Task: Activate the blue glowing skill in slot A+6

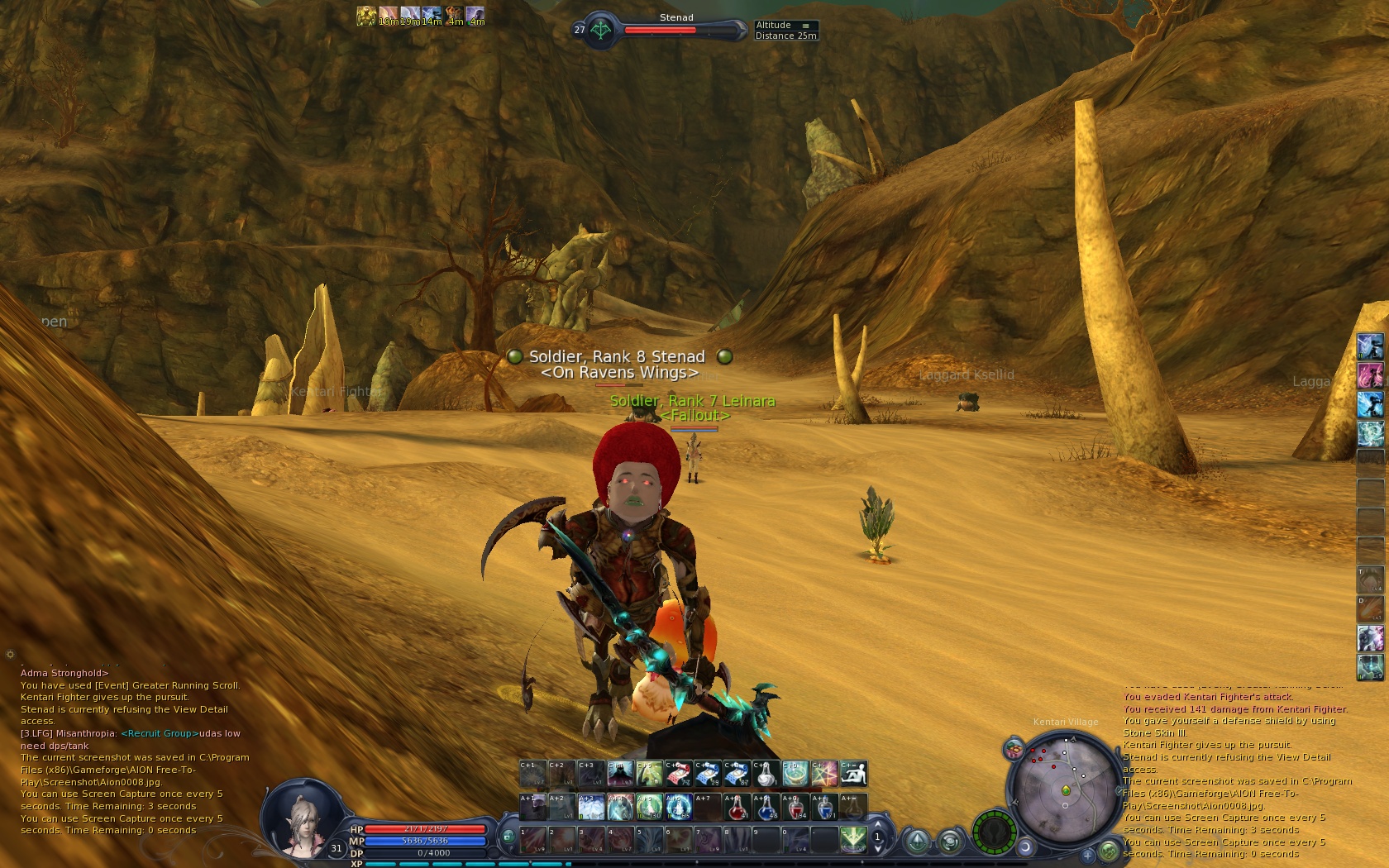Action: tap(678, 807)
